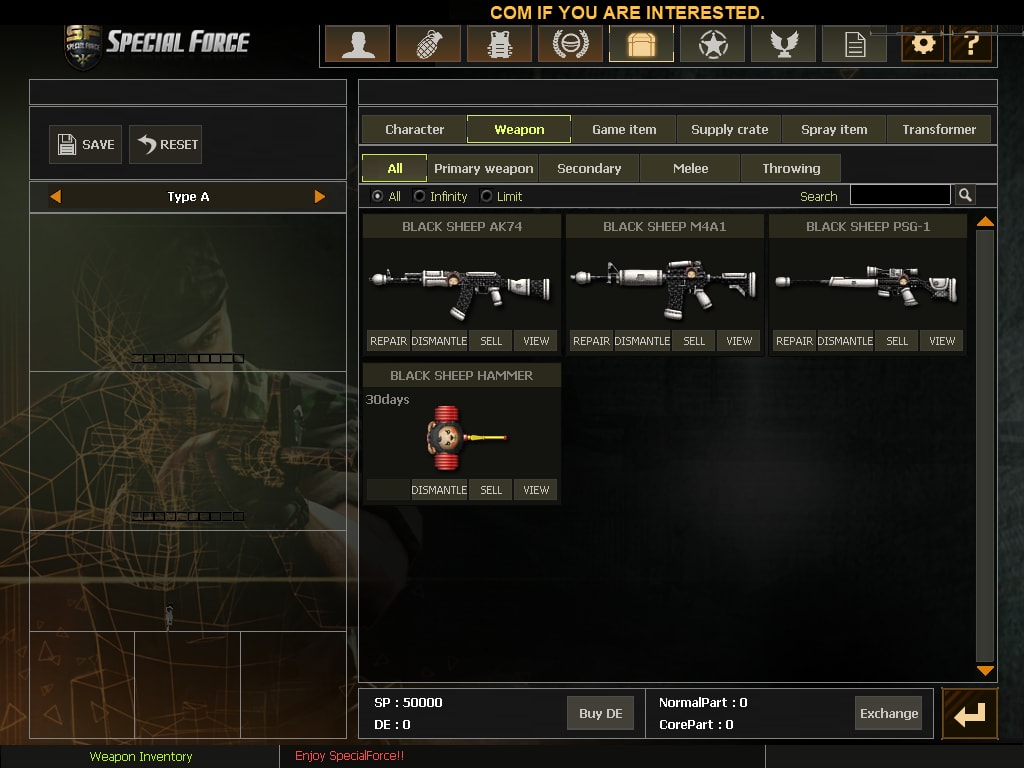Select the Spray item tab
The image size is (1024, 768).
[834, 129]
